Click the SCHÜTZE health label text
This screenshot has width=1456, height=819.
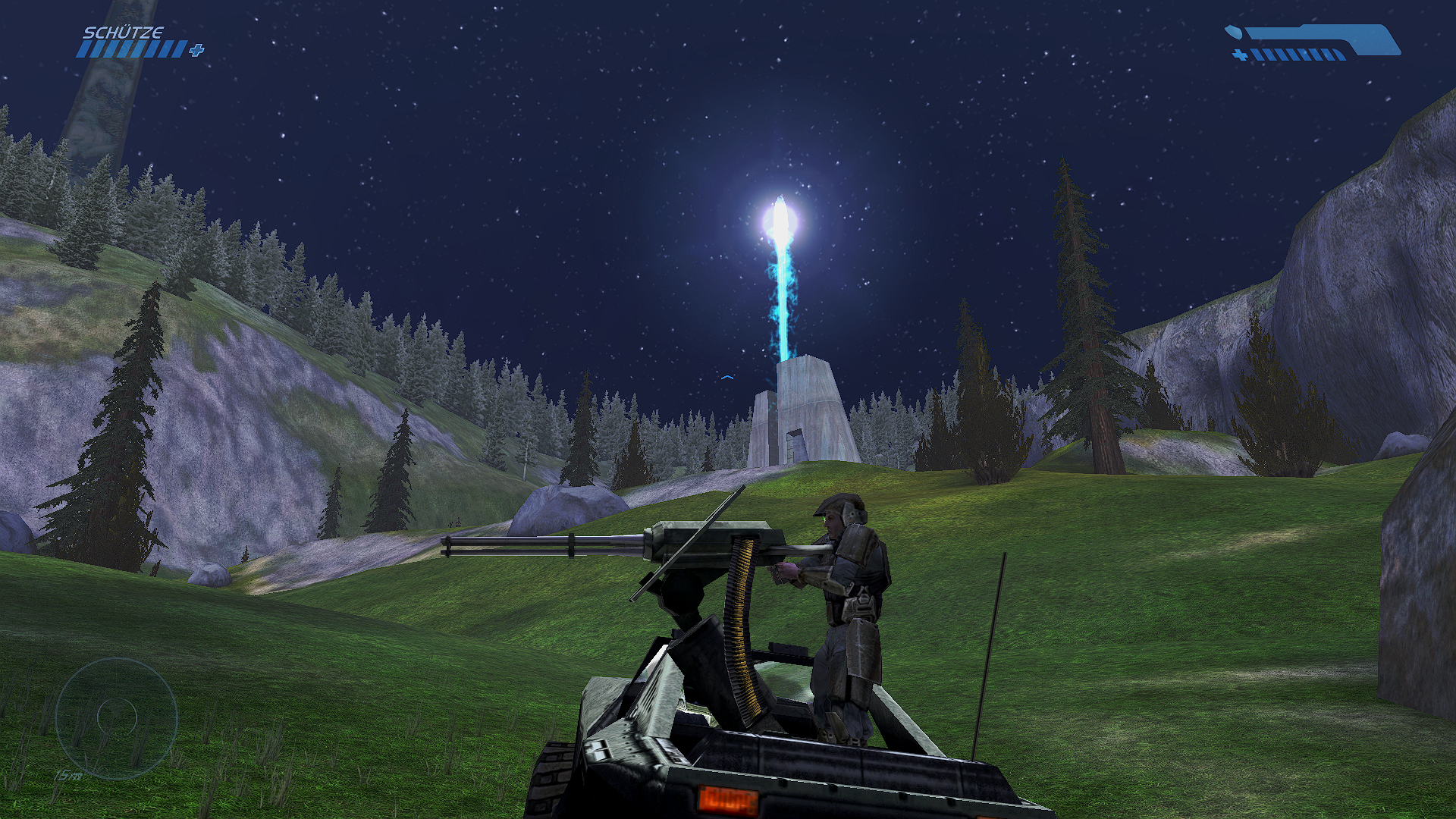pos(125,32)
